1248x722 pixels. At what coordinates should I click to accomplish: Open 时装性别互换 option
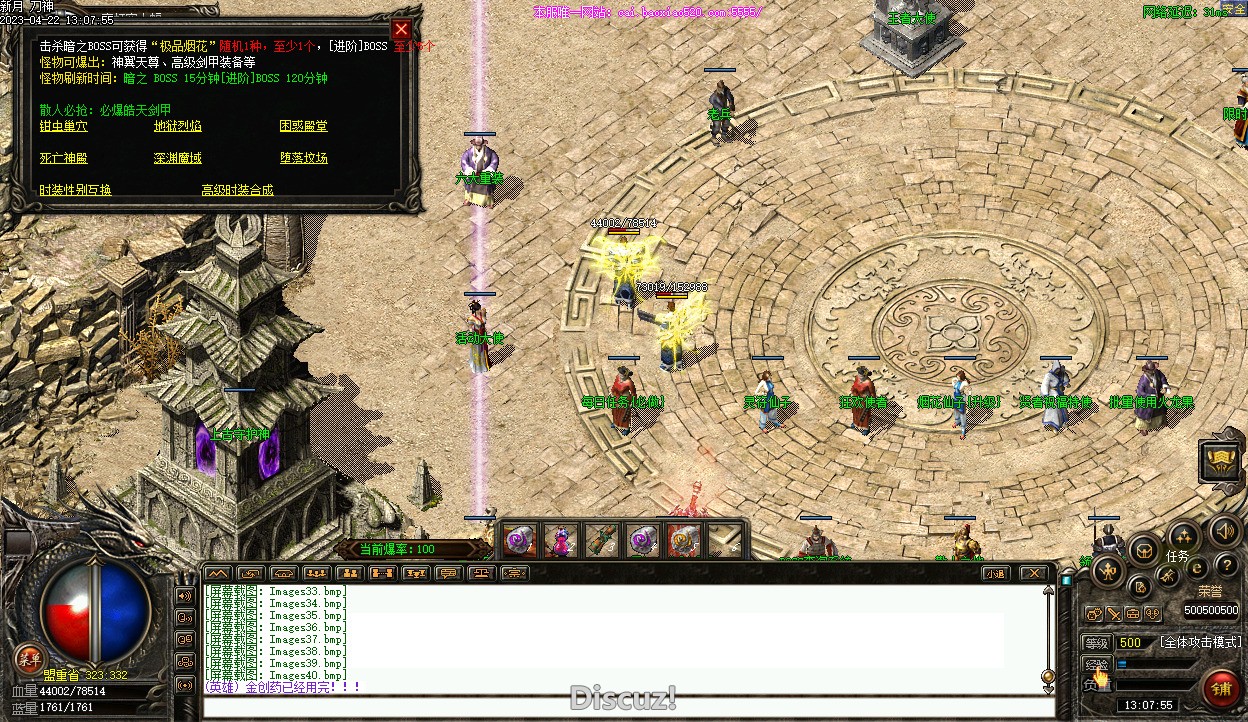click(75, 190)
